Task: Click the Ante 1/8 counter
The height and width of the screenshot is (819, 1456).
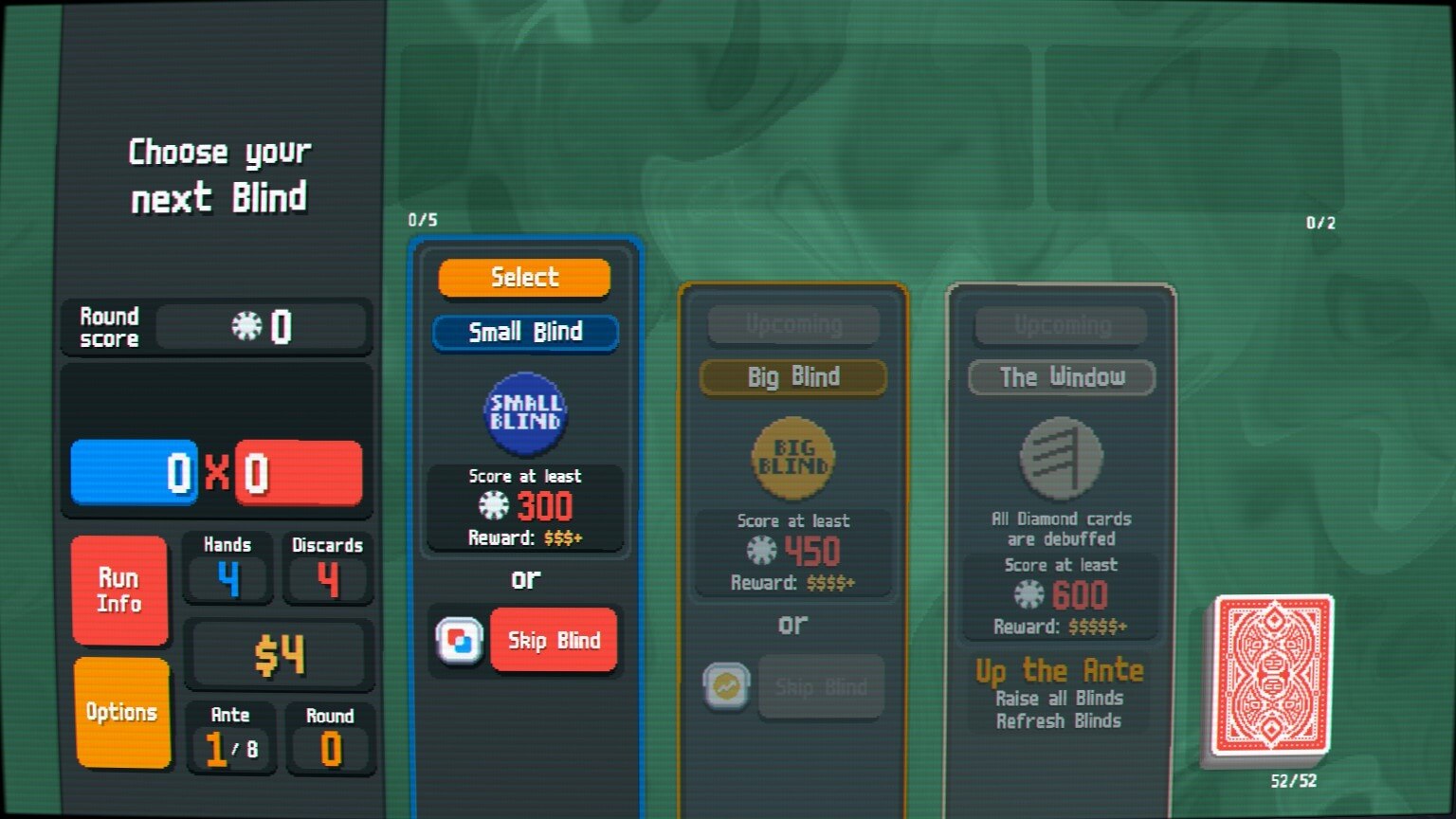Action: click(x=229, y=739)
